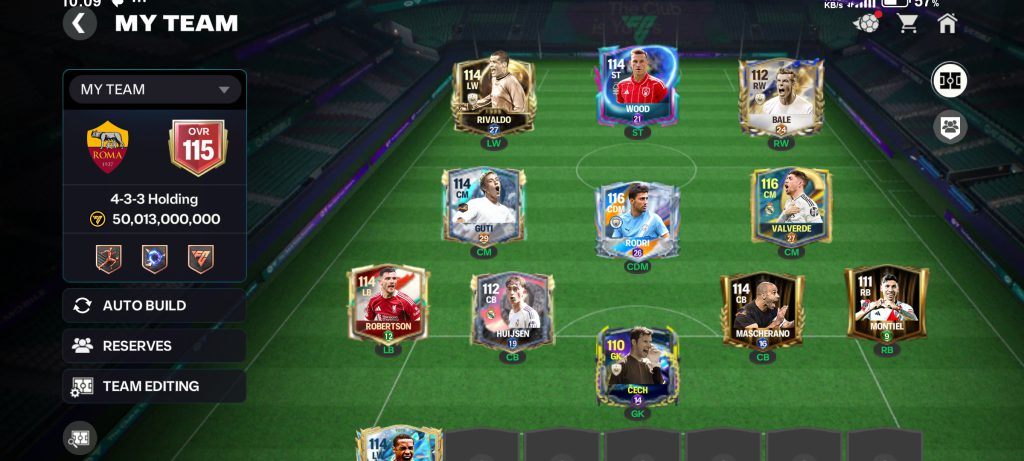Switch to the formation pitch view
This screenshot has width=1024, height=461.
tap(949, 81)
